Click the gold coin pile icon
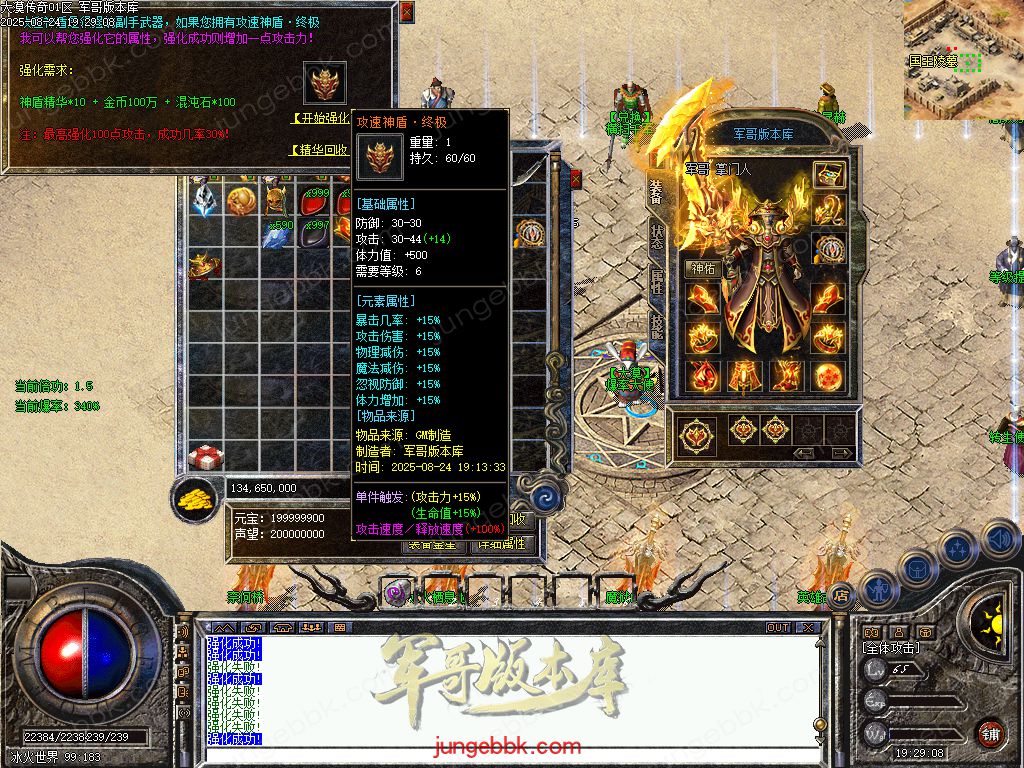This screenshot has width=1024, height=768. (x=198, y=499)
